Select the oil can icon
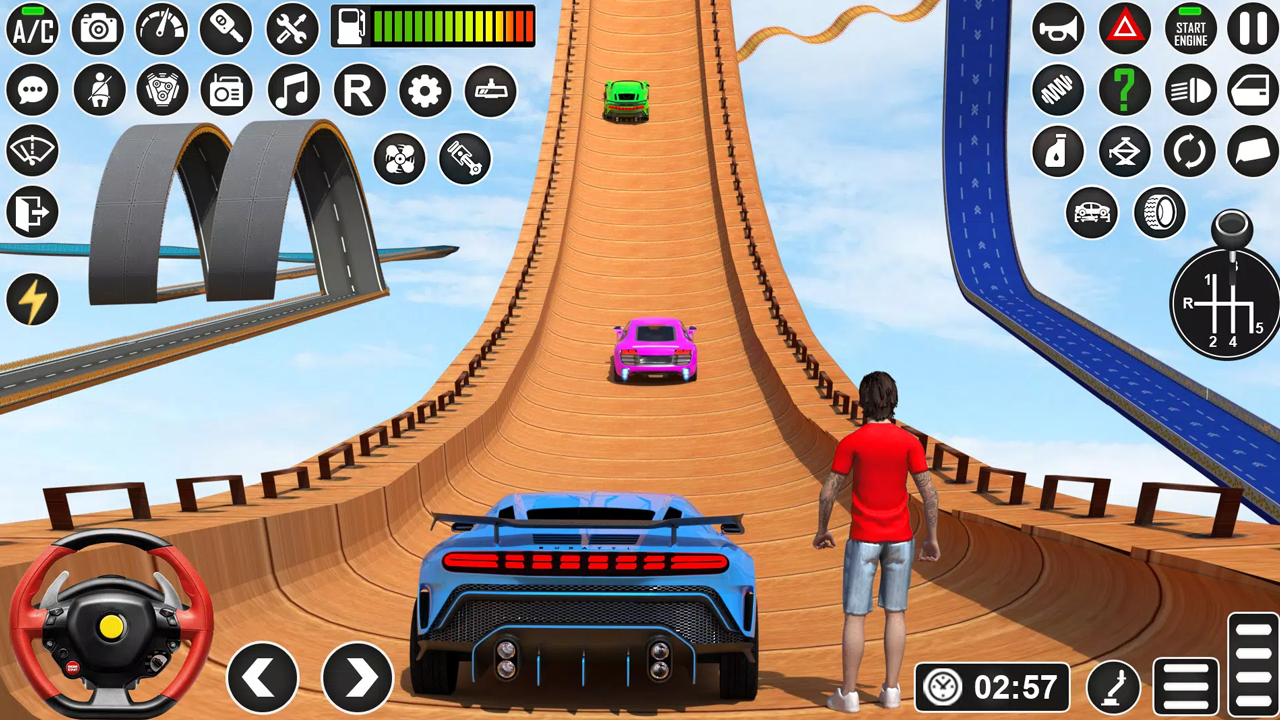Viewport: 1280px width, 720px height. (x=1058, y=152)
